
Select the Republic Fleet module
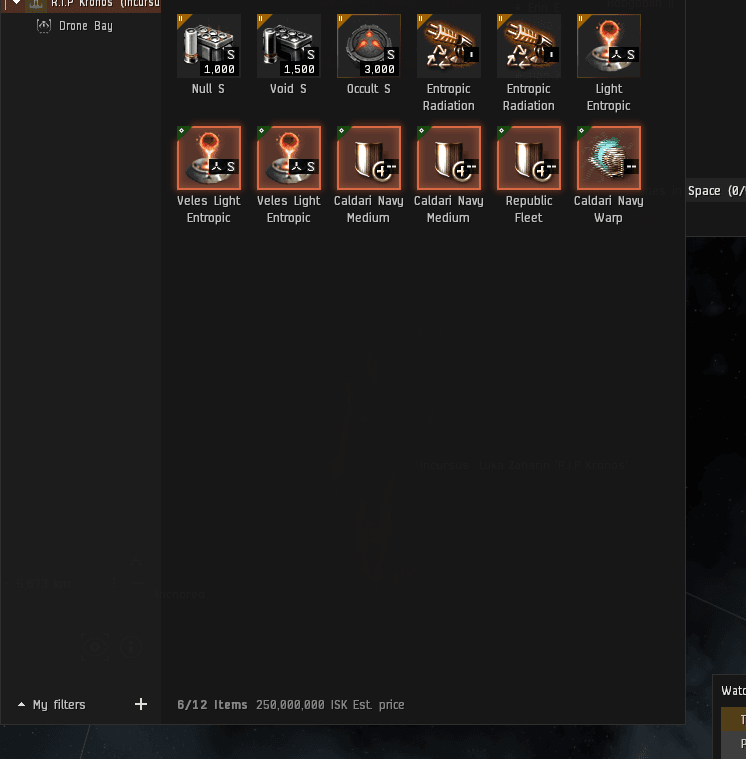529,158
